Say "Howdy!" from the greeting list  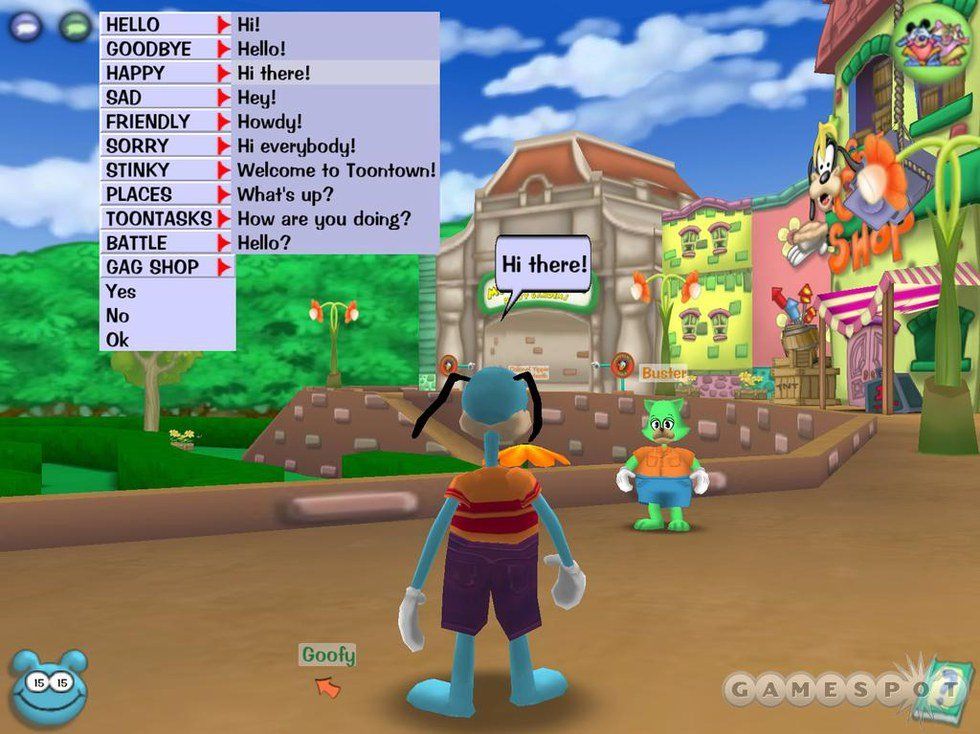click(269, 121)
